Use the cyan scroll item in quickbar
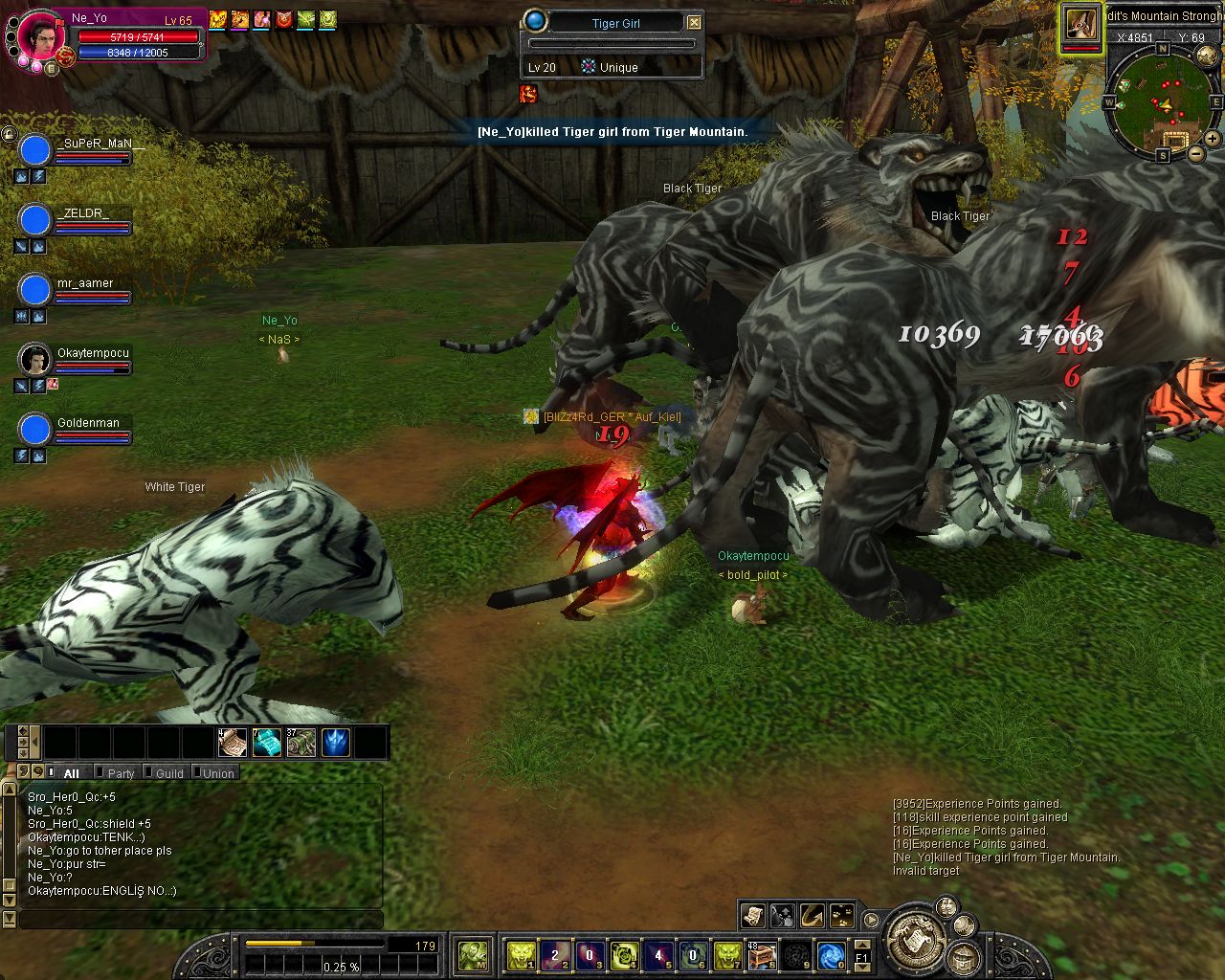 (x=267, y=743)
